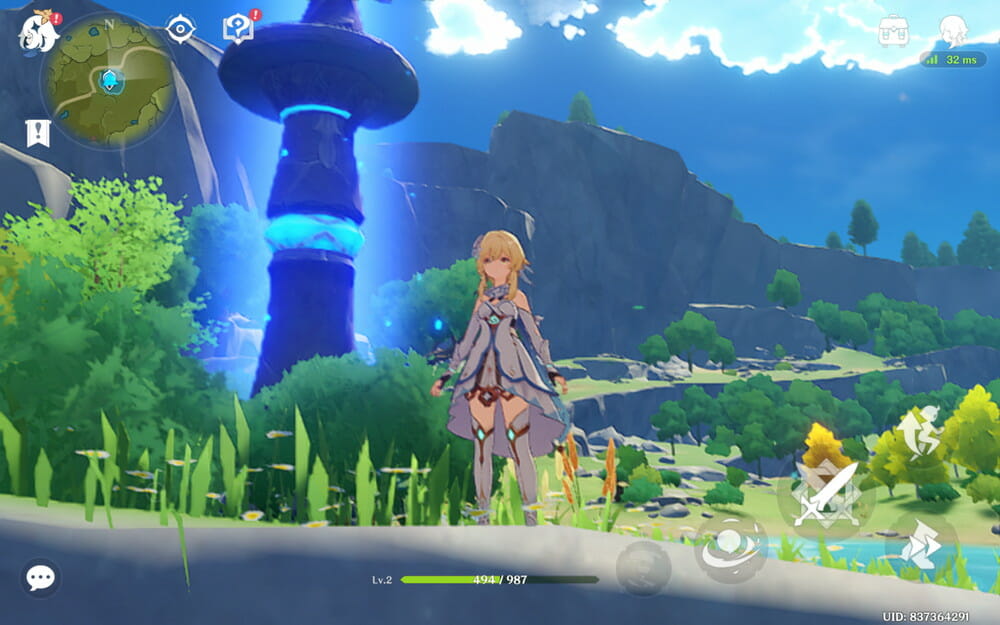Tap the jump button with leaping figure
This screenshot has width=1000, height=625.
click(x=918, y=430)
